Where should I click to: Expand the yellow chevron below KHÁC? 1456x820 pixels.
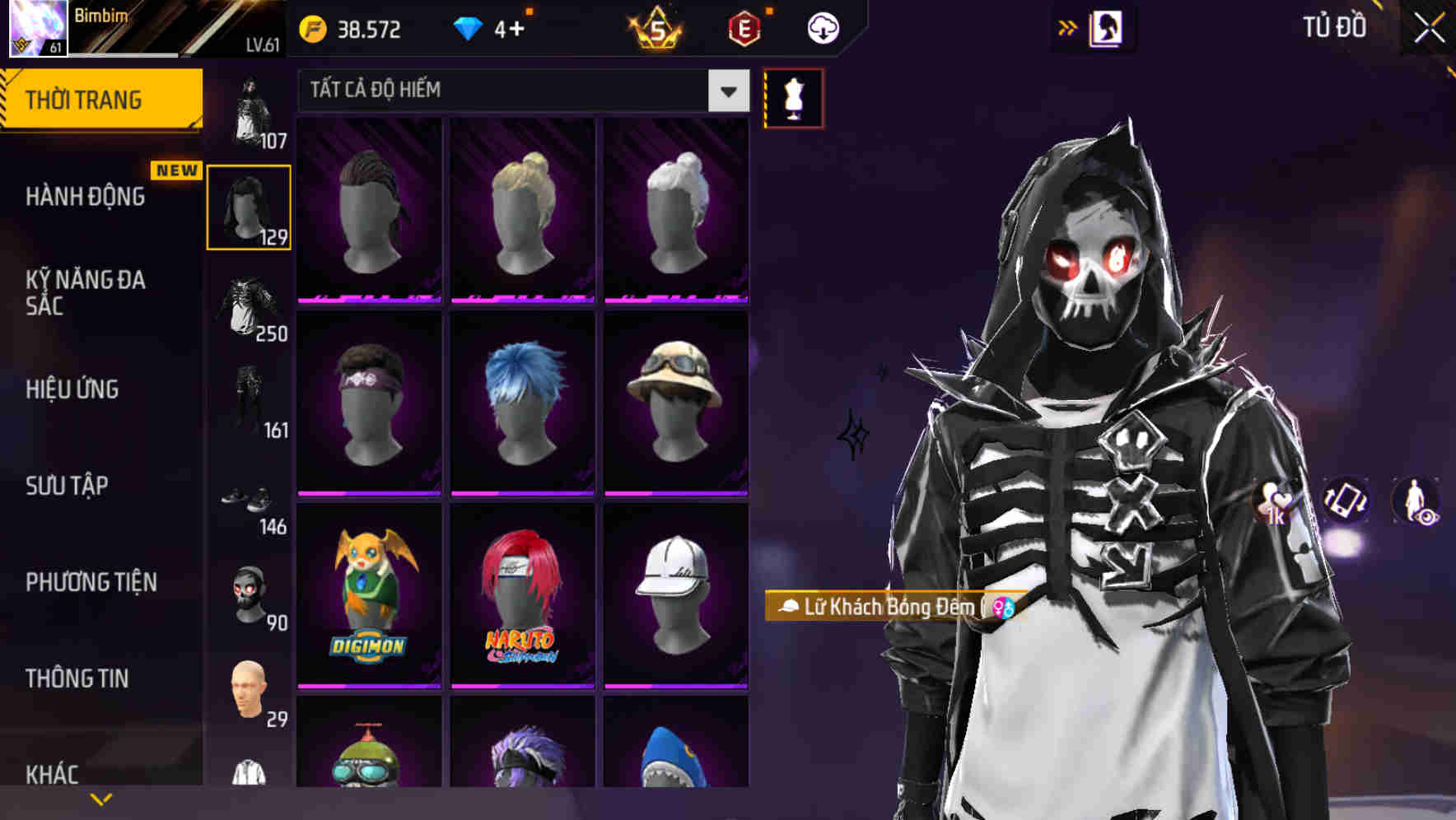coord(100,798)
